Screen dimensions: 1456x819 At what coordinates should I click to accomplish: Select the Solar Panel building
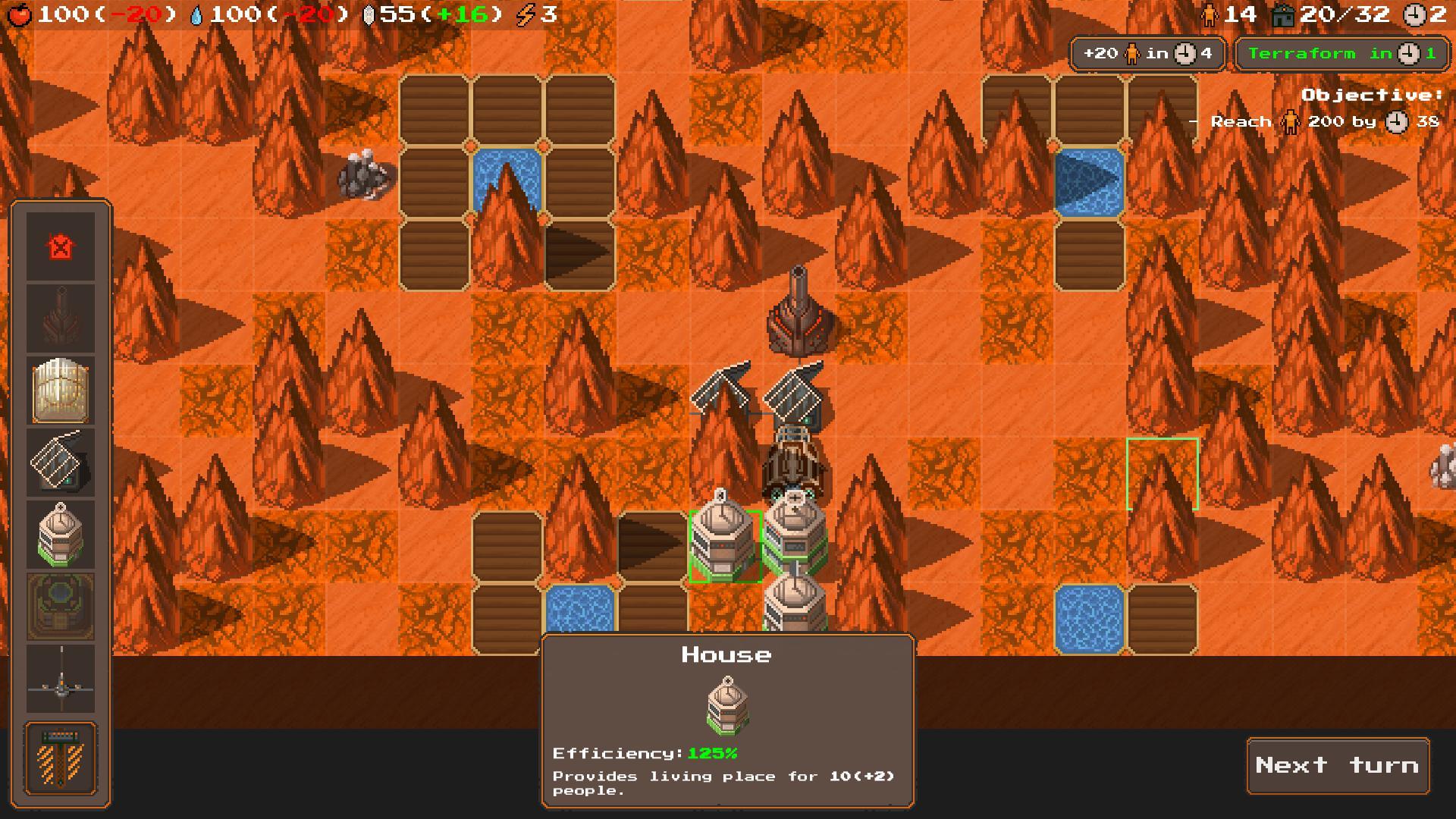pos(61,463)
